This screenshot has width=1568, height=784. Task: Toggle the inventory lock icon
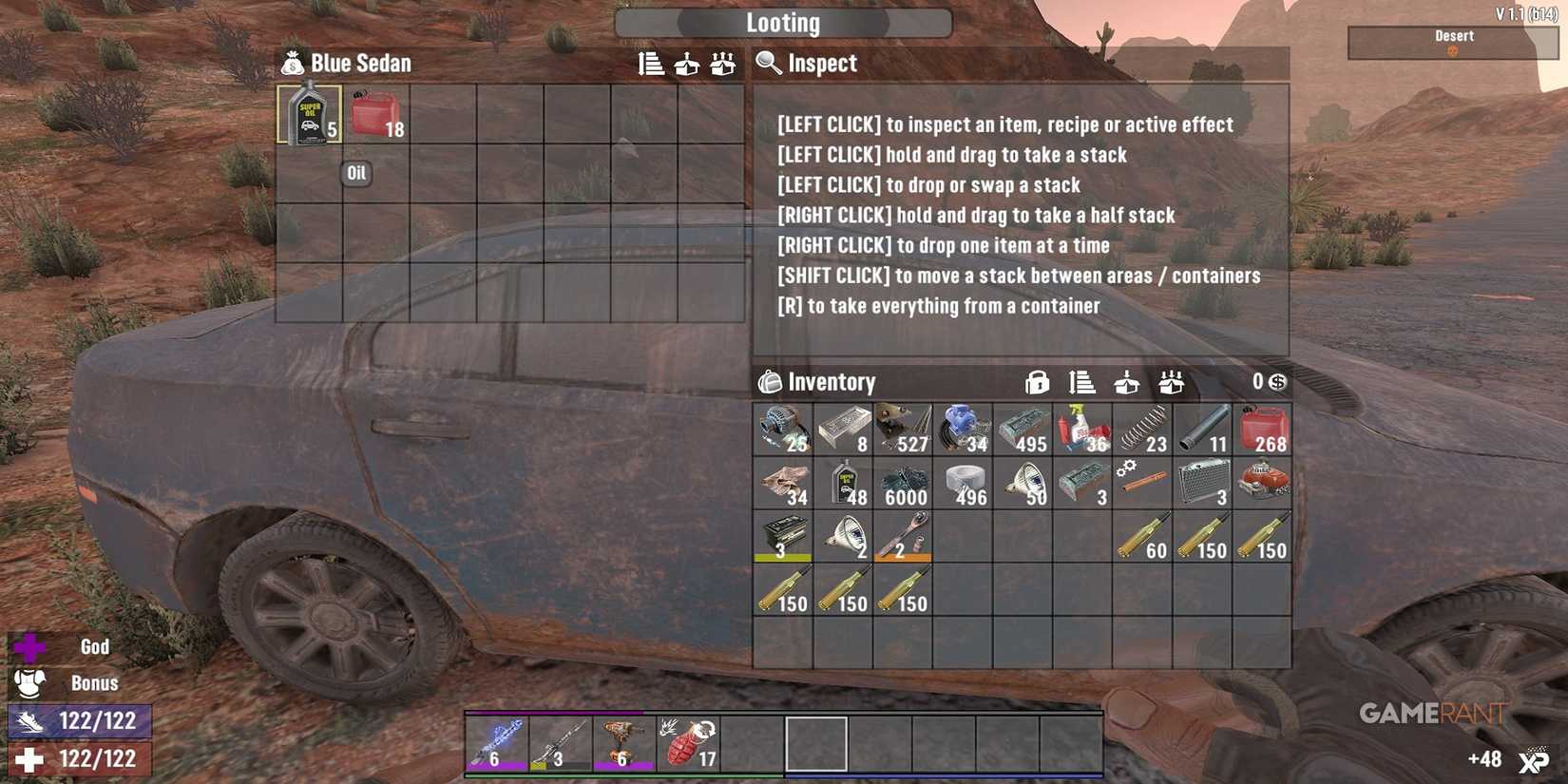[1038, 382]
